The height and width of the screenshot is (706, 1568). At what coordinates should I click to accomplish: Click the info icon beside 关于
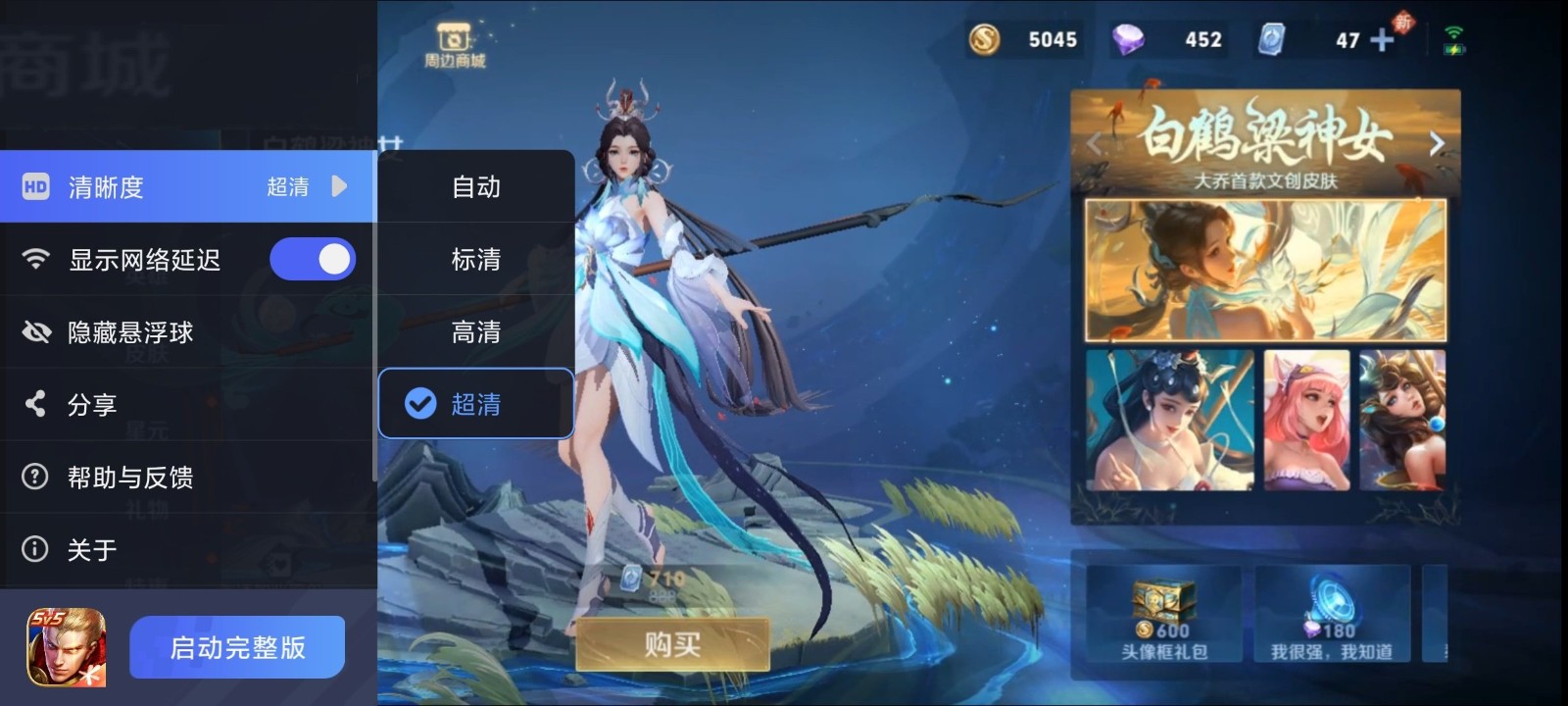pyautogui.click(x=35, y=550)
